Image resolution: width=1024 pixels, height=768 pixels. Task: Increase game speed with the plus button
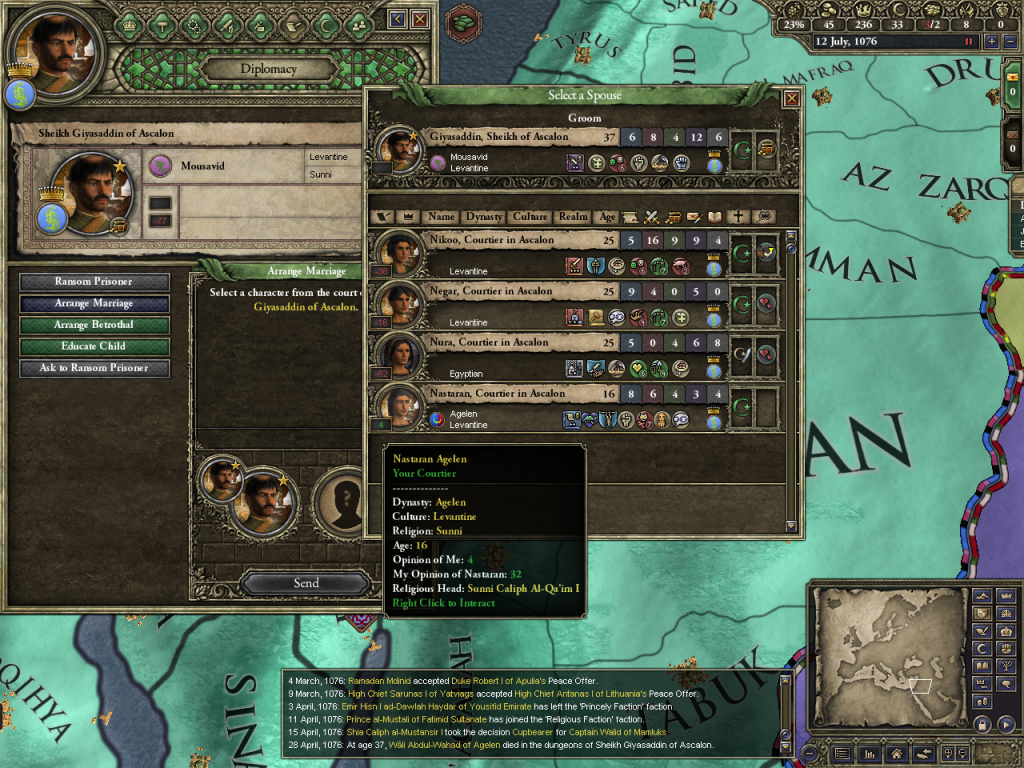click(x=991, y=42)
